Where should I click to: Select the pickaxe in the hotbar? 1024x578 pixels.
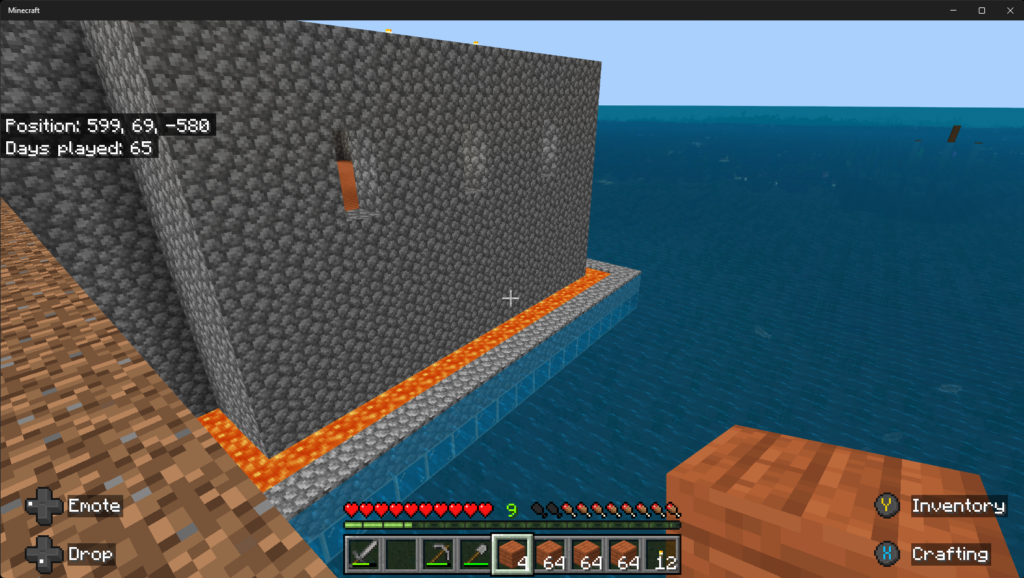pos(438,553)
